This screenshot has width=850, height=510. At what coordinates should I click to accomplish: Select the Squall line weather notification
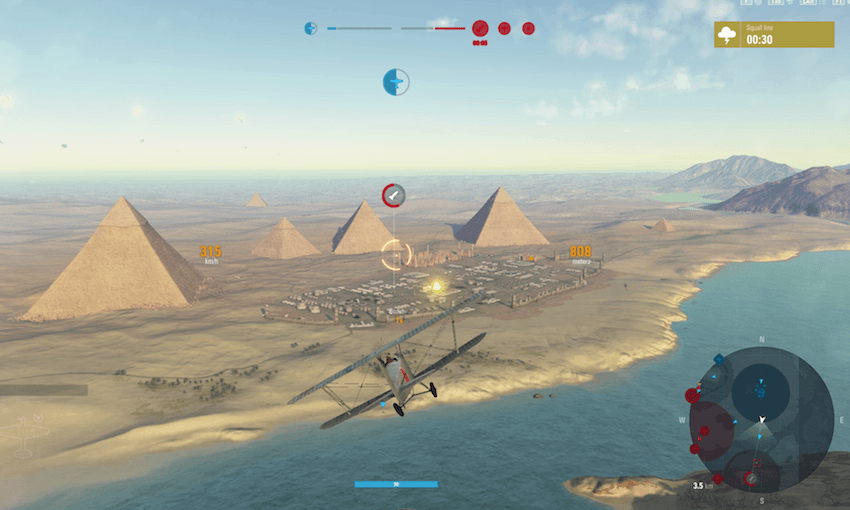click(774, 35)
